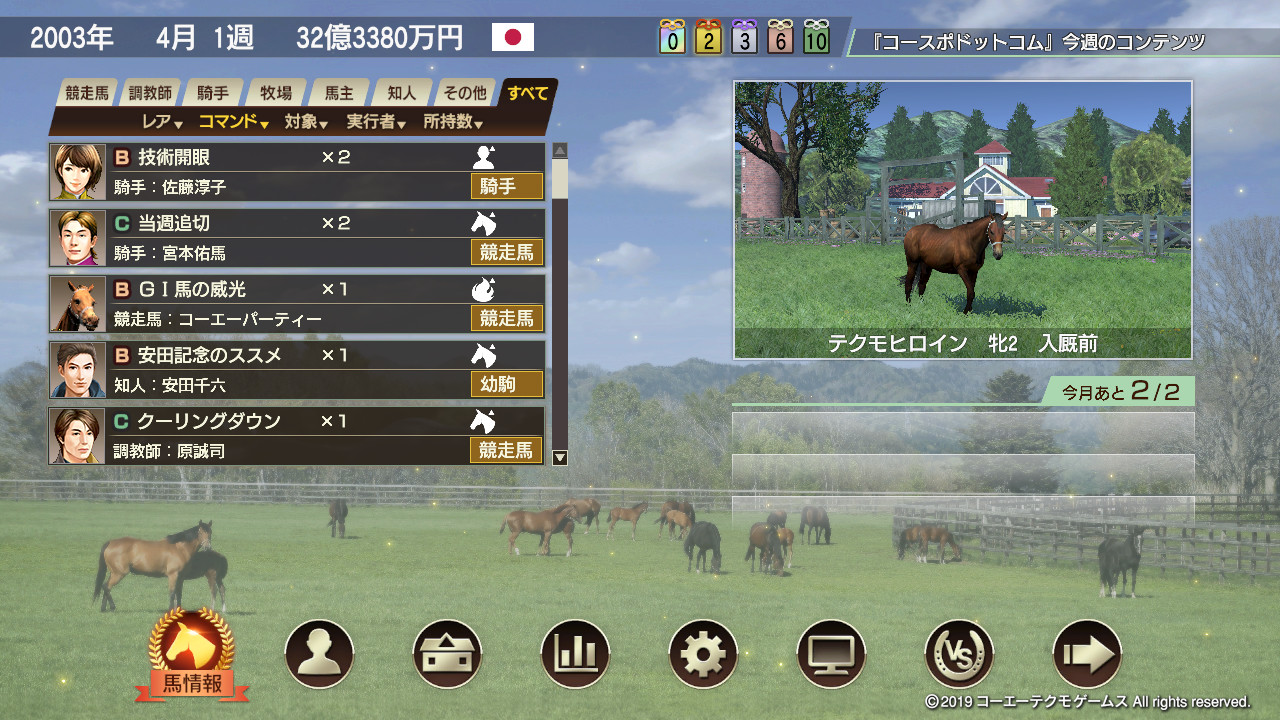This screenshot has height=720, width=1280.
Task: Activate the 馬主 filter tab
Action: pyautogui.click(x=336, y=91)
